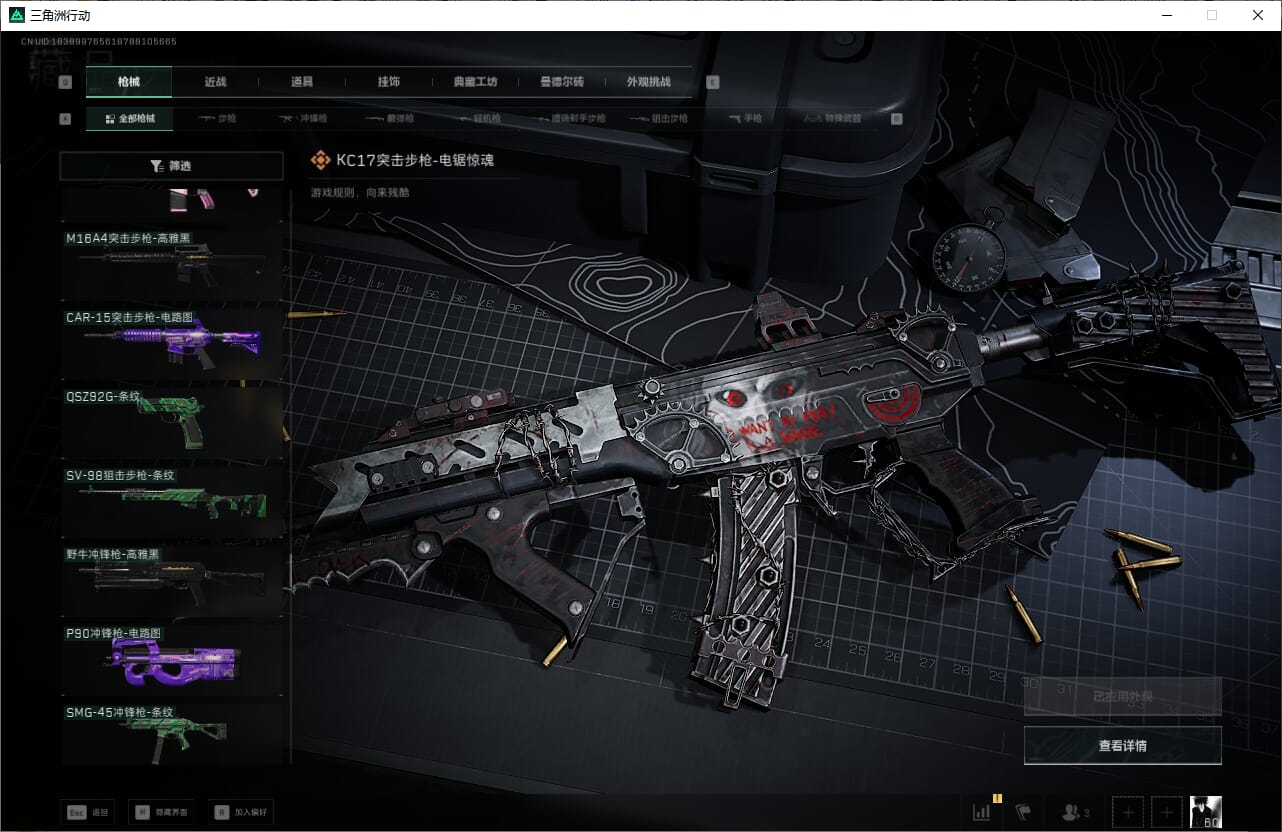
Task: Select the 挂饰 charms tab
Action: tap(389, 82)
